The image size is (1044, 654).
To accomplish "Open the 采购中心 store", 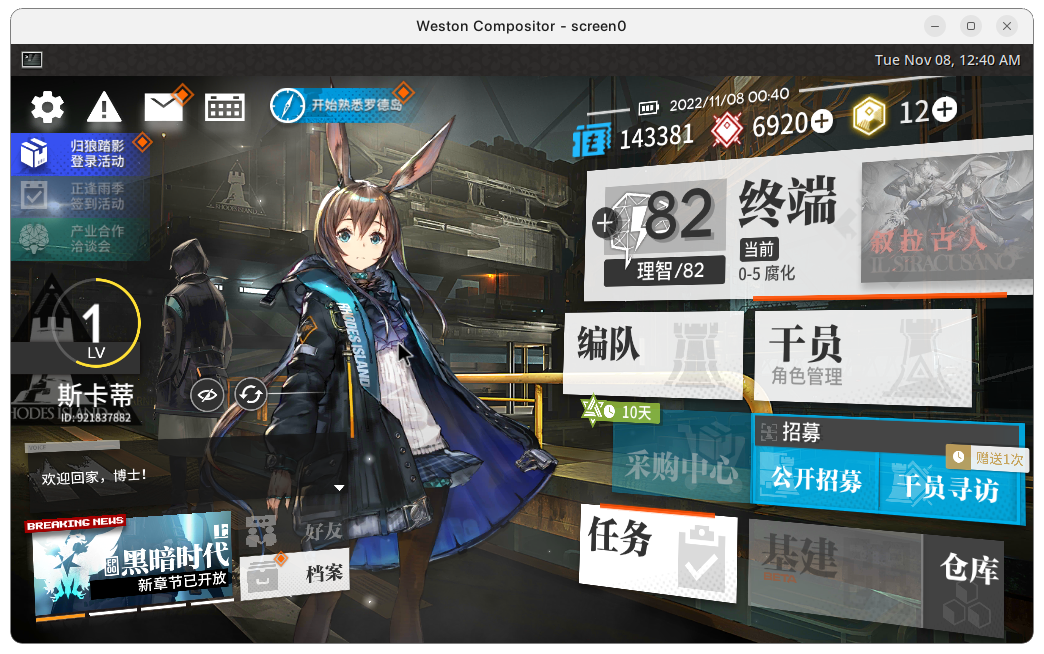I will click(682, 467).
